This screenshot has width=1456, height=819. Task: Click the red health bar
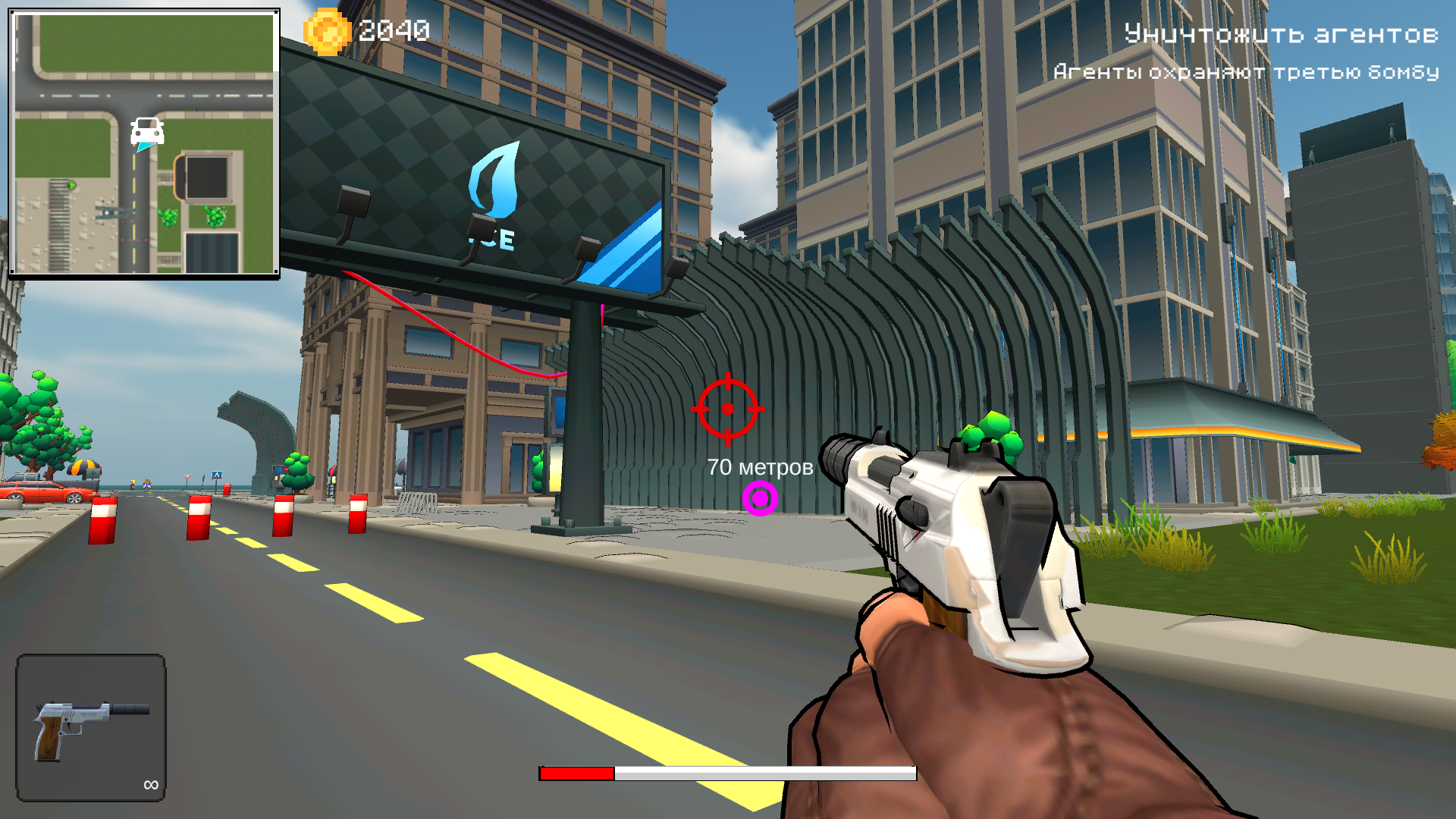tap(575, 775)
